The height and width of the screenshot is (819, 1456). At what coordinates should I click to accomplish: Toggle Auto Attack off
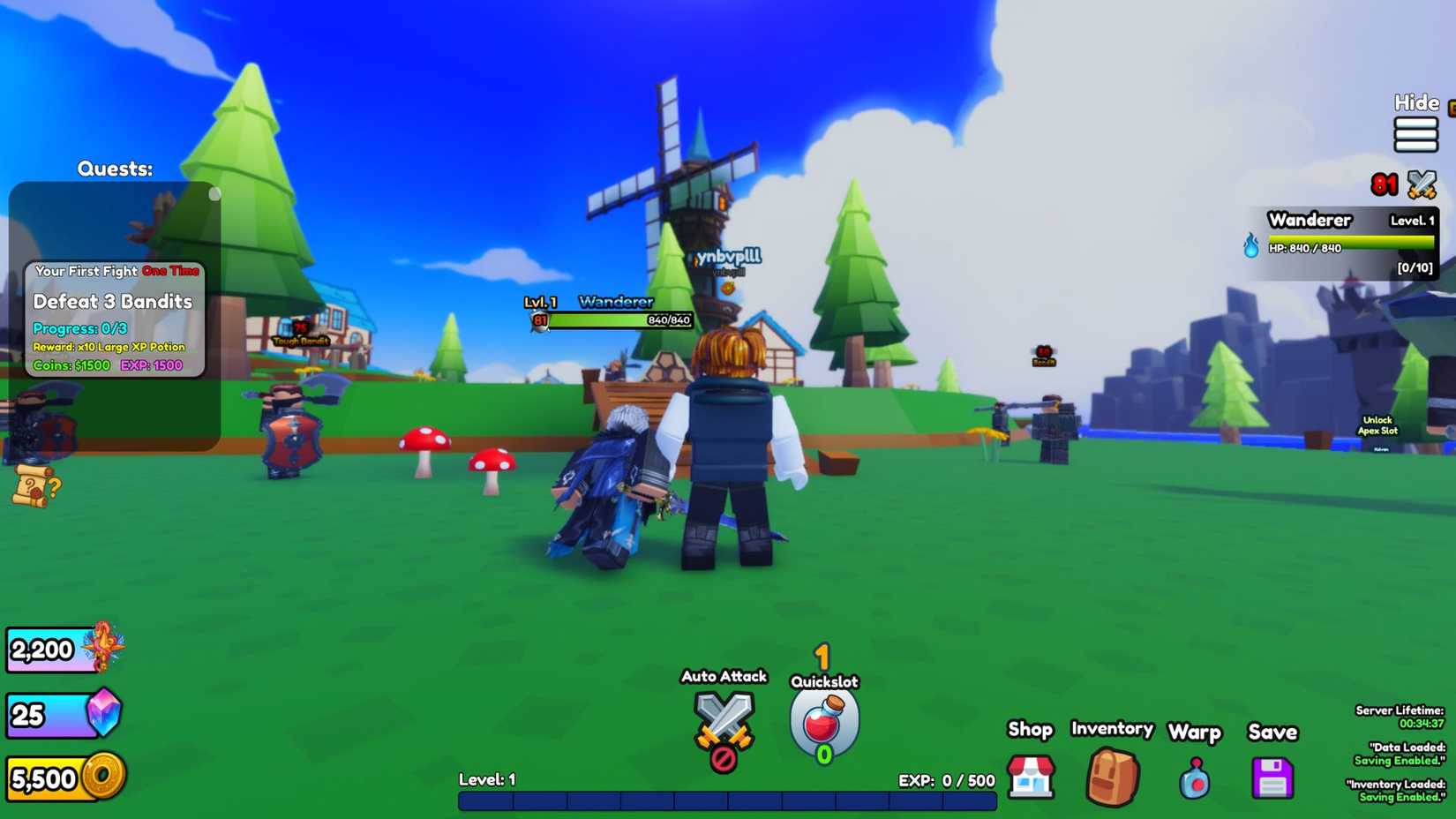pos(724,725)
